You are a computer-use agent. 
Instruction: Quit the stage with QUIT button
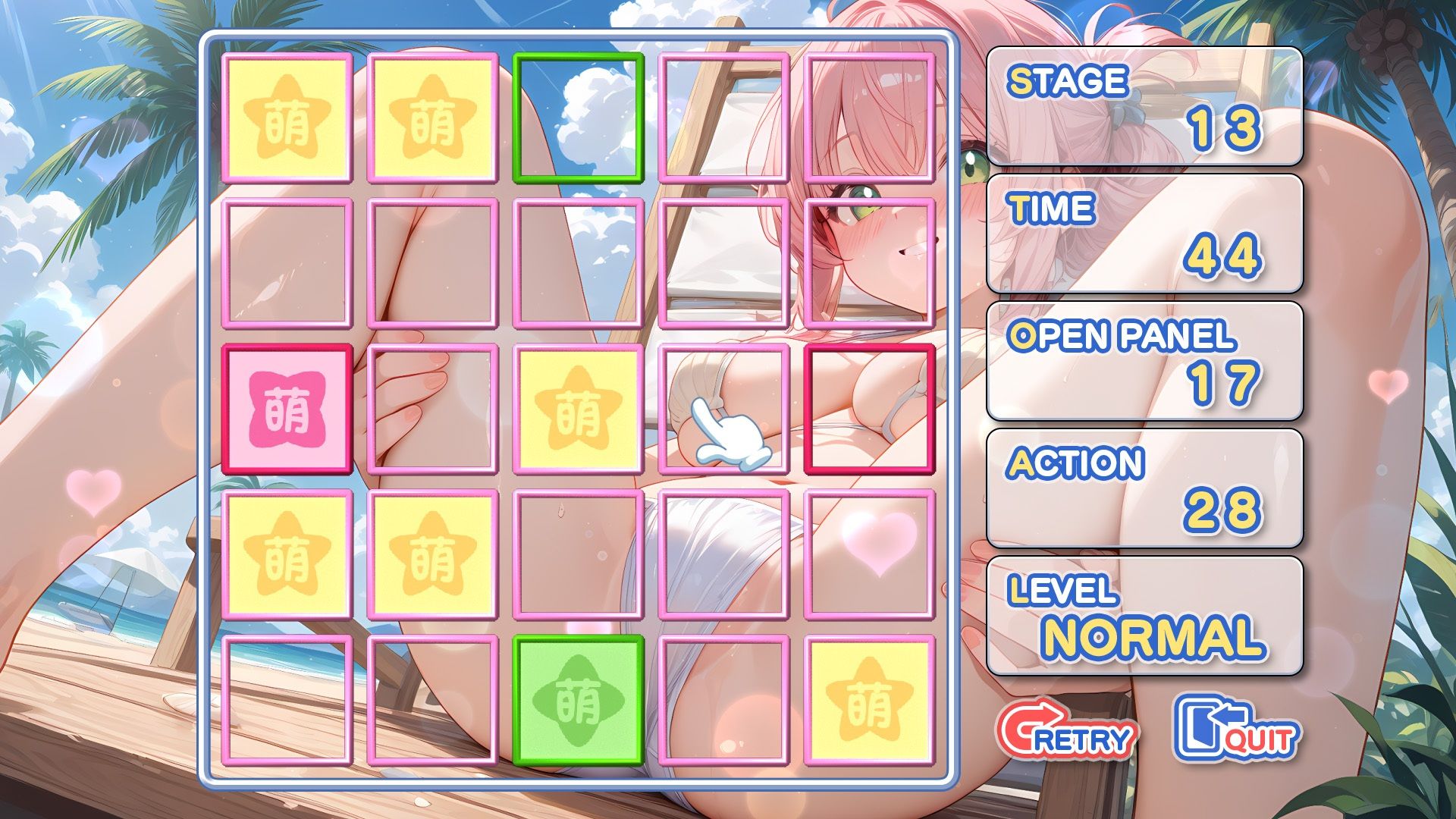(x=1236, y=730)
